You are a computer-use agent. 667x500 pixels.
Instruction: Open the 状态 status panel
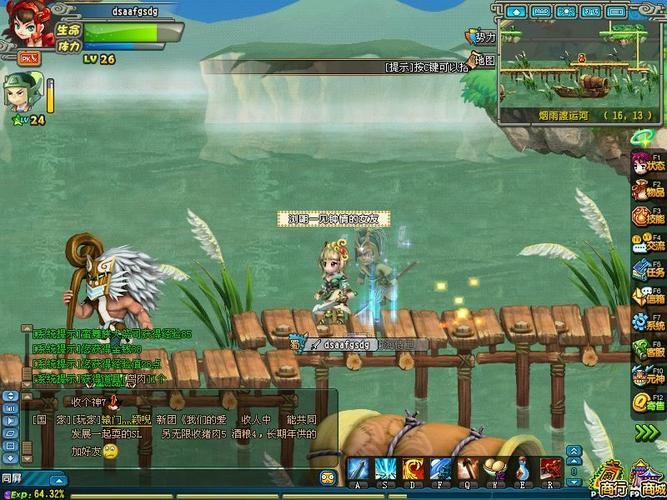(x=647, y=164)
